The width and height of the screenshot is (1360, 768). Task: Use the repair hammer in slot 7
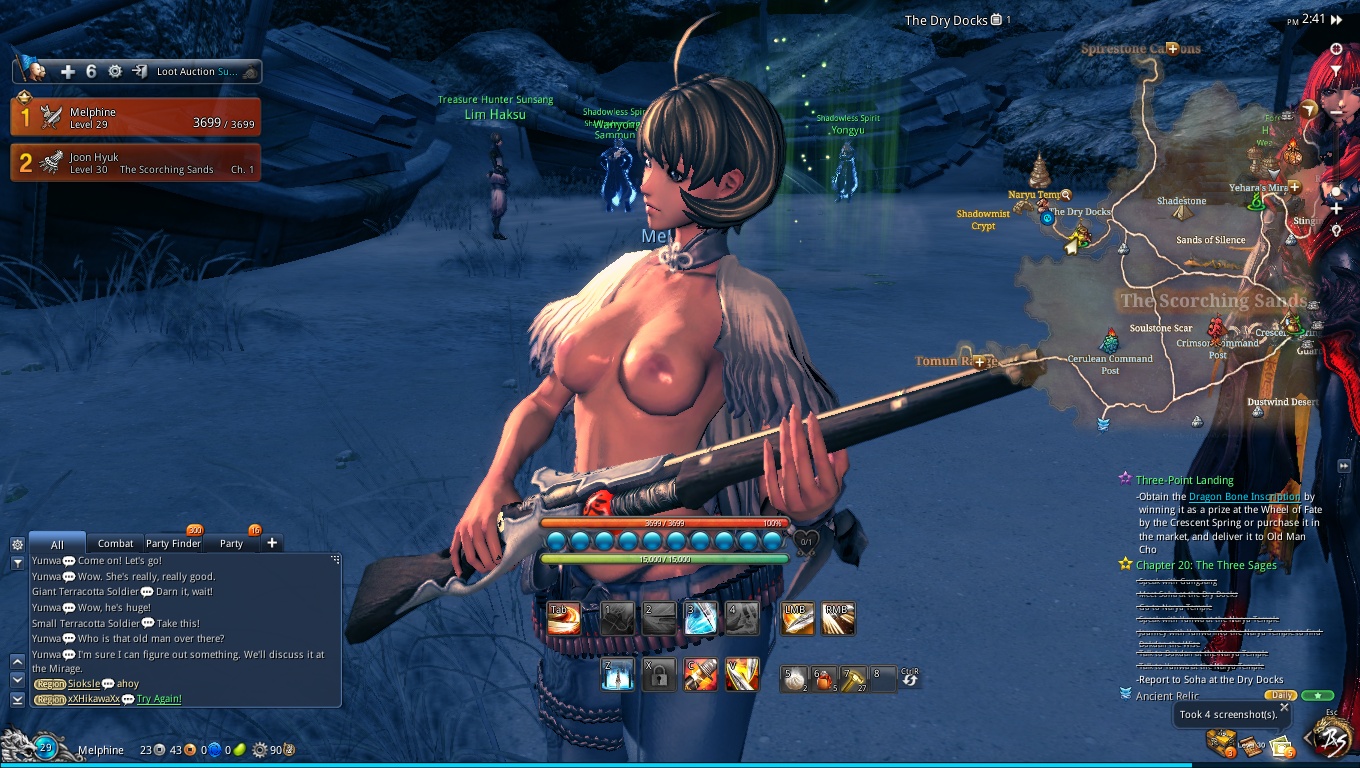852,678
